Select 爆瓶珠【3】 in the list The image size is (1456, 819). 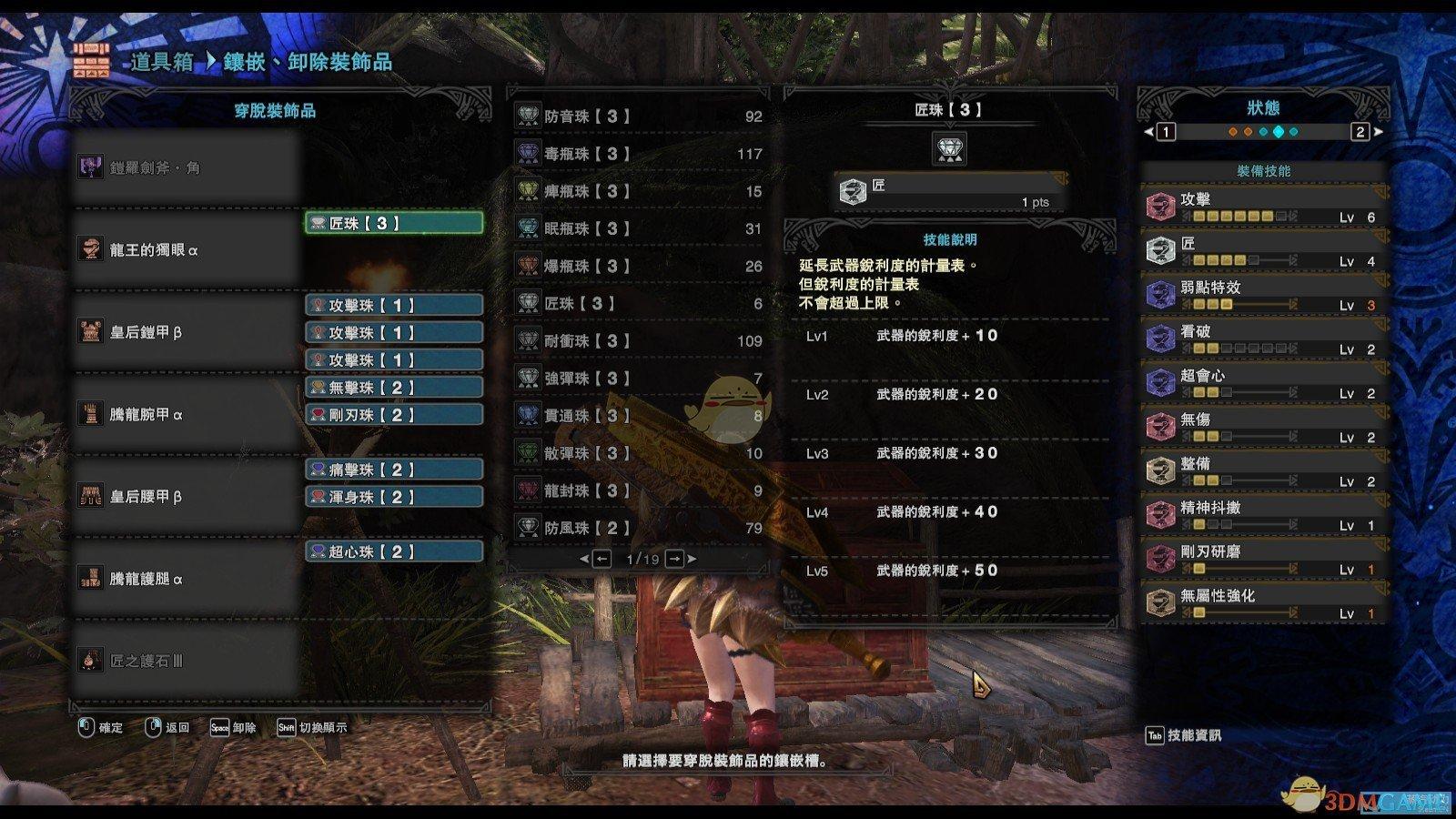click(x=638, y=266)
